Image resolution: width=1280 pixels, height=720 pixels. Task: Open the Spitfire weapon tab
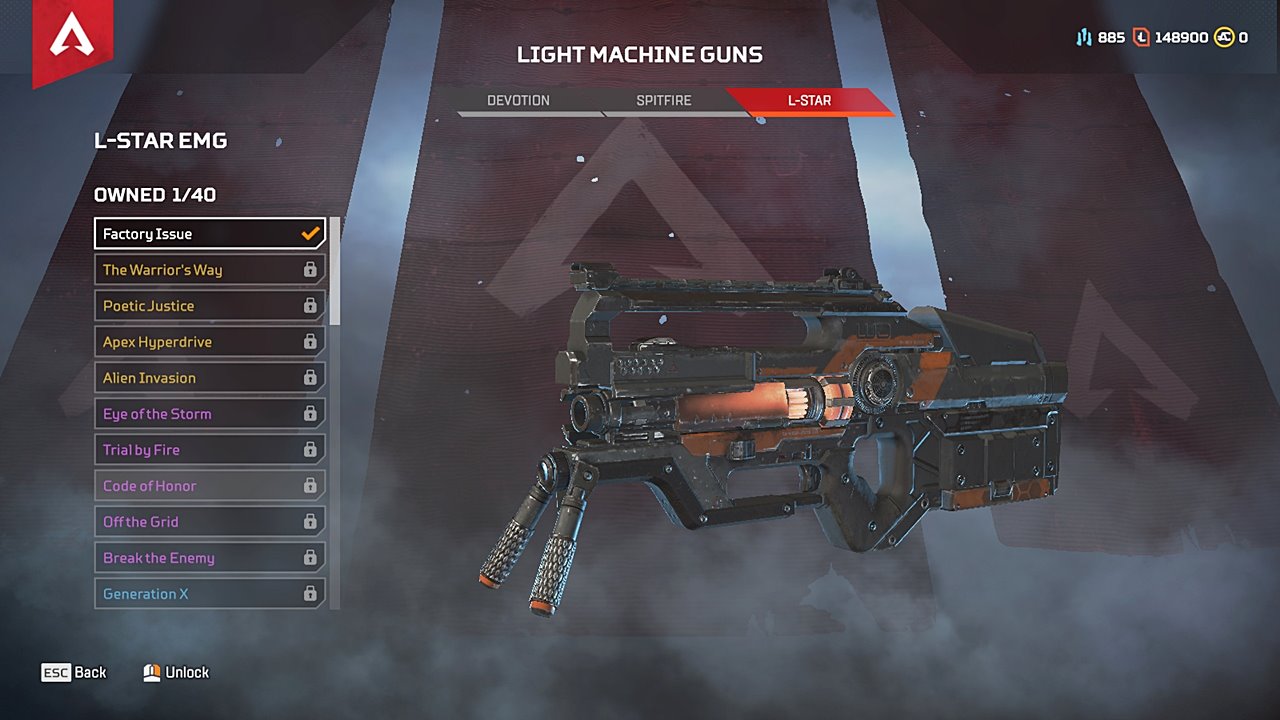point(664,101)
